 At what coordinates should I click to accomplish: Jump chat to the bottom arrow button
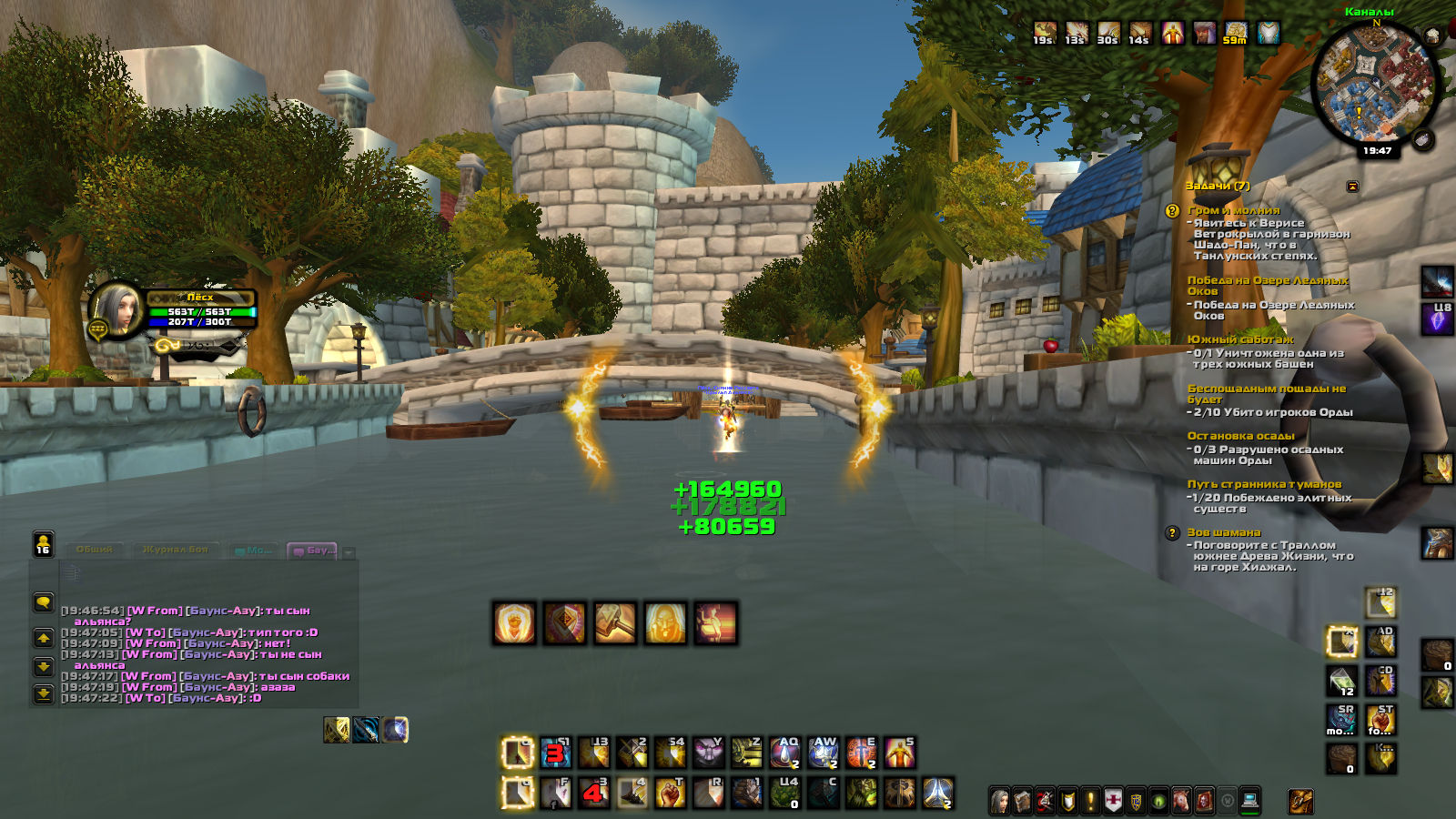pos(43,694)
